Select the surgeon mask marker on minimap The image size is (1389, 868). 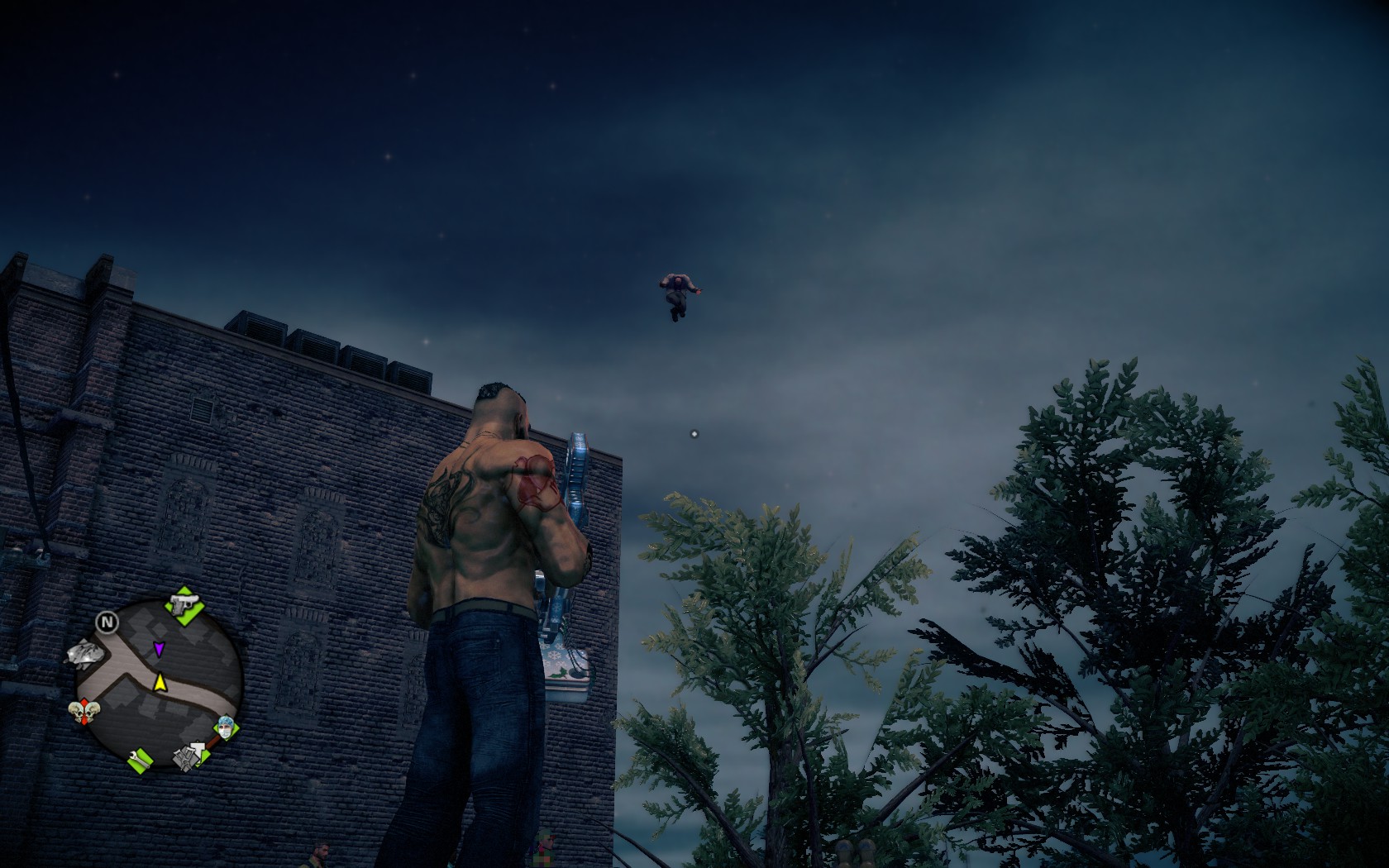[225, 728]
